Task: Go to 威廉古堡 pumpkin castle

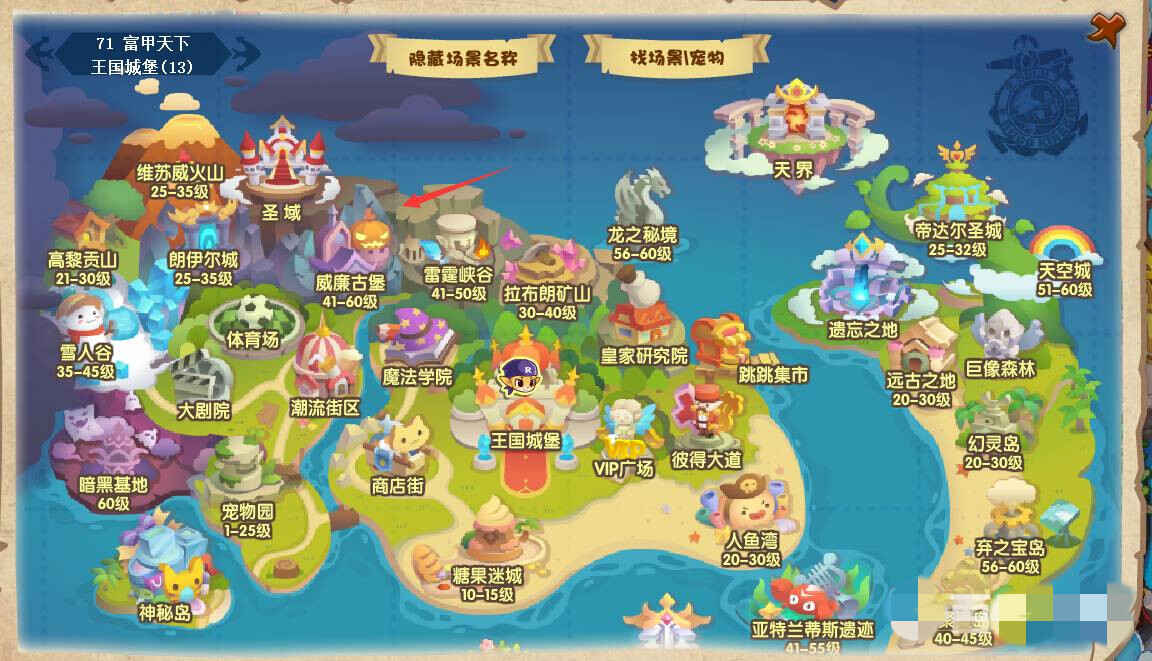Action: click(x=356, y=250)
